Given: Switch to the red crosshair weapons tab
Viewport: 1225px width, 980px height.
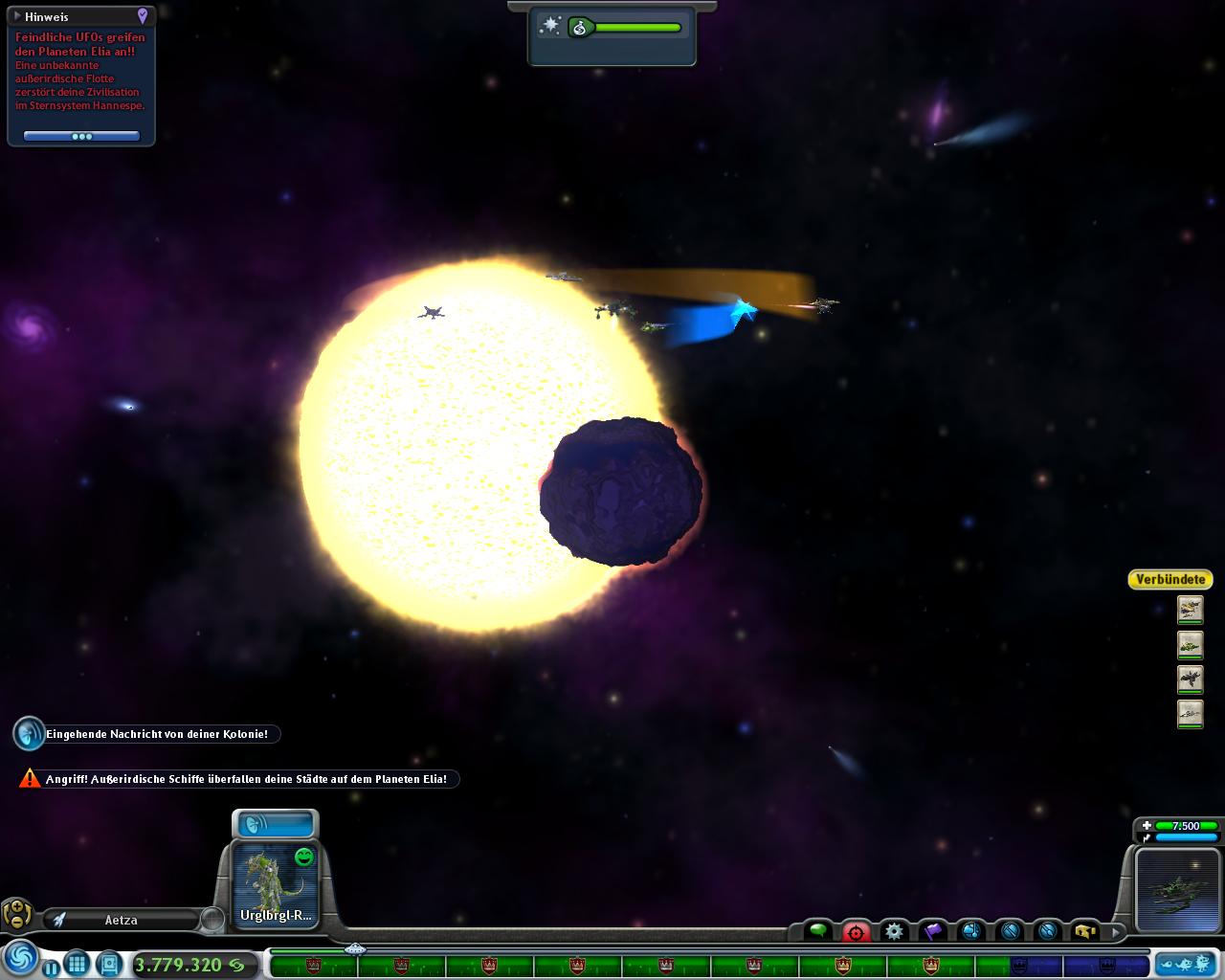Looking at the screenshot, I should tap(856, 931).
